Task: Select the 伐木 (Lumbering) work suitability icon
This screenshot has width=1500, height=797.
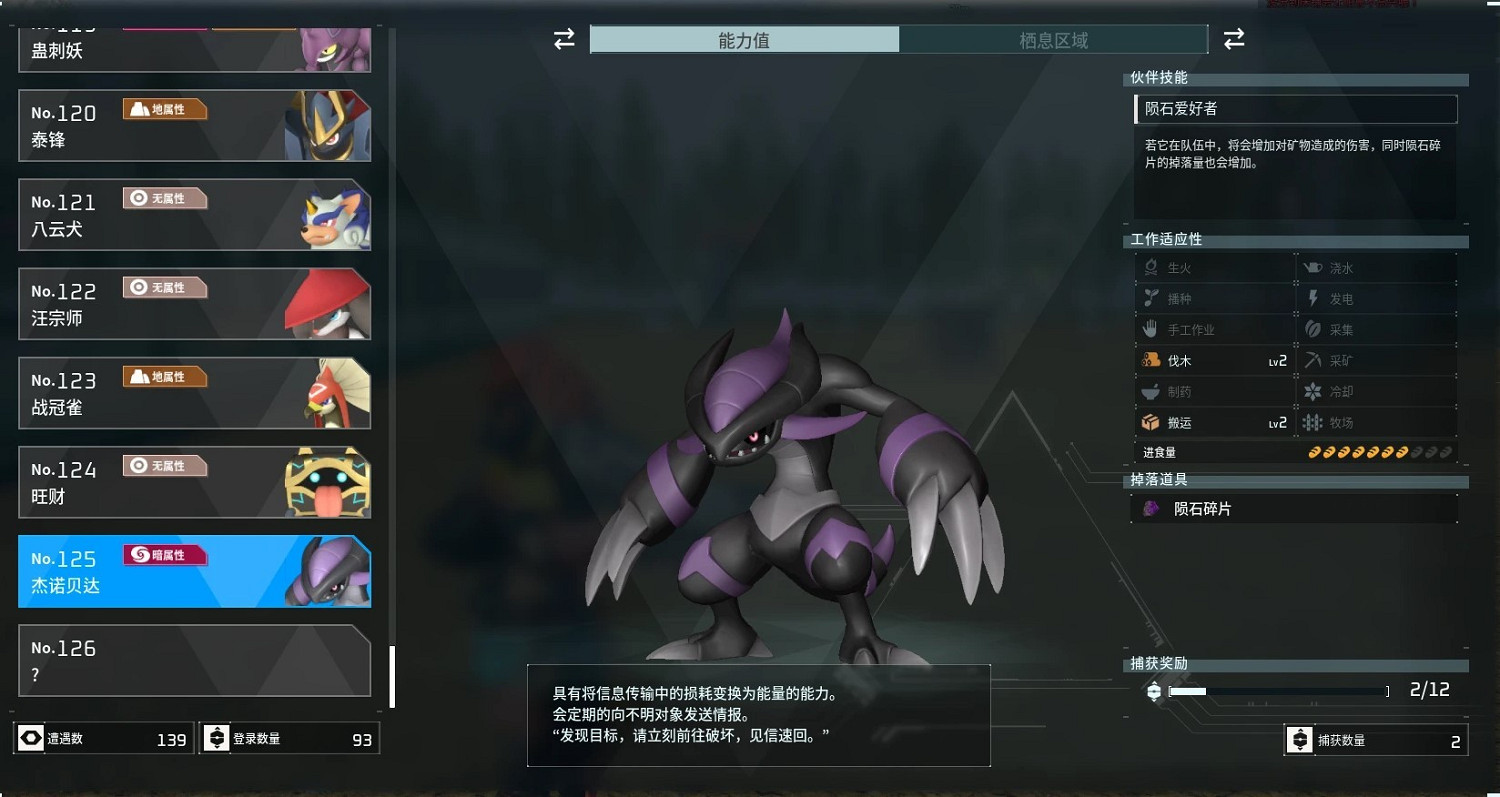Action: [x=1152, y=360]
